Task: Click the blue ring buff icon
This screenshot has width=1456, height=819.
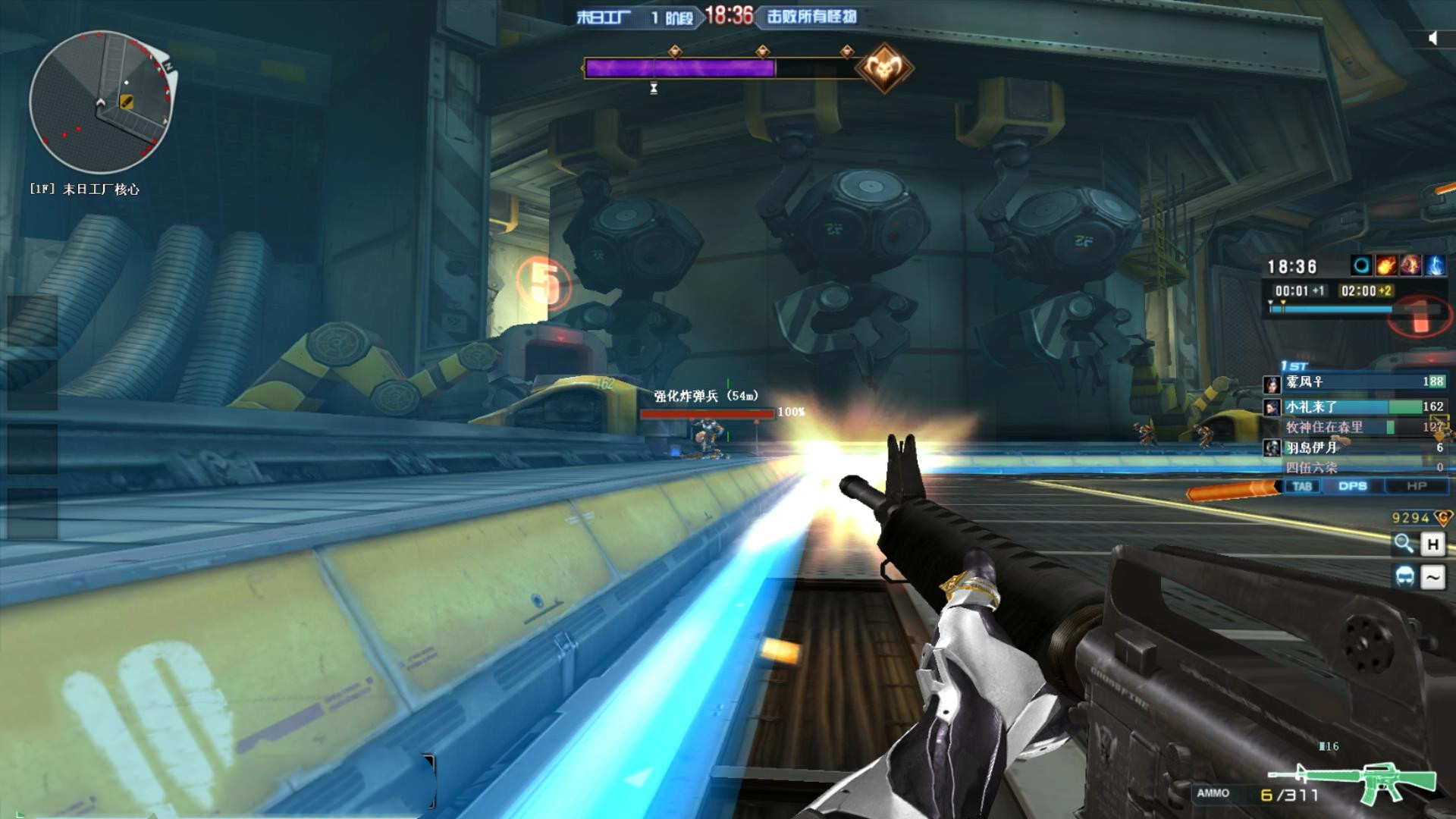Action: [x=1361, y=265]
